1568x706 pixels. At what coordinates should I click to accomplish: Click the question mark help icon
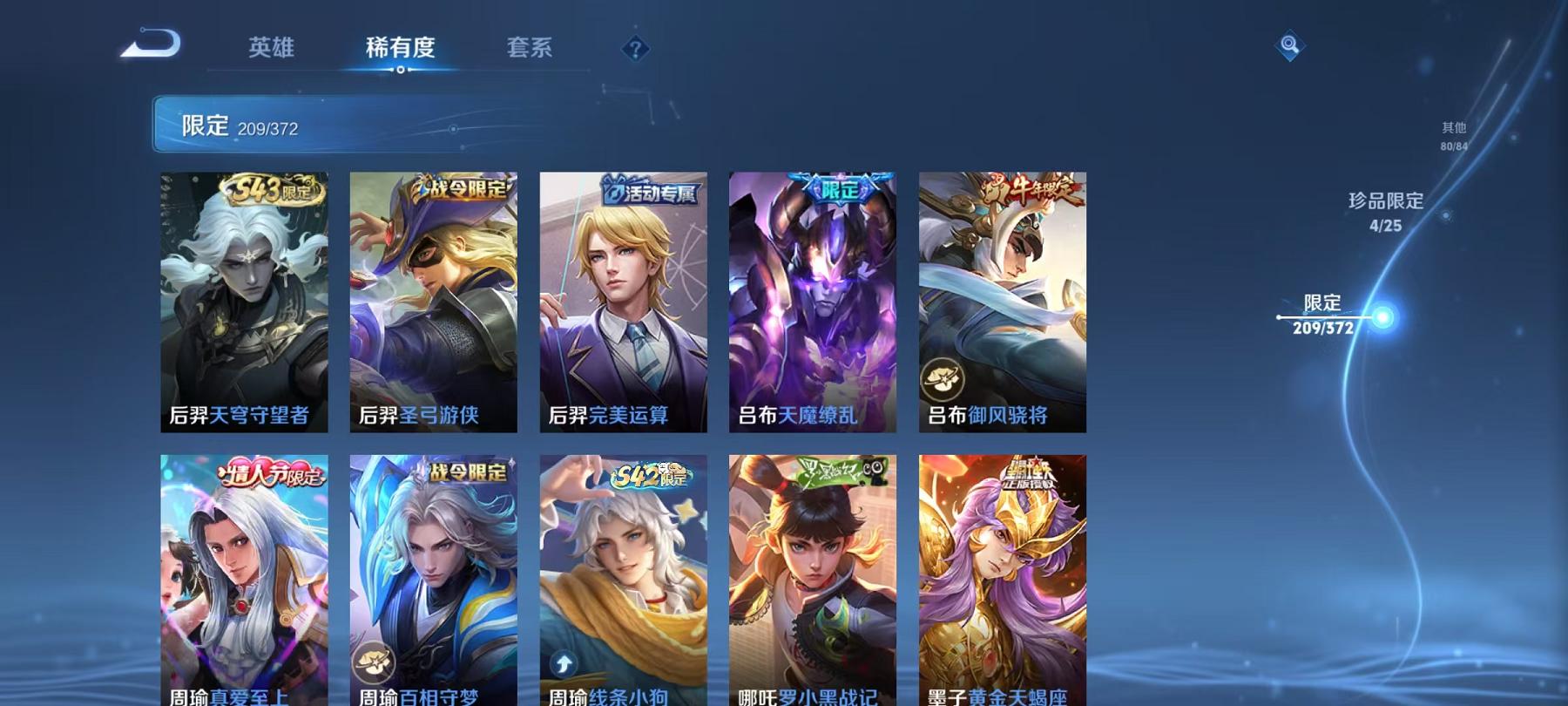click(637, 48)
